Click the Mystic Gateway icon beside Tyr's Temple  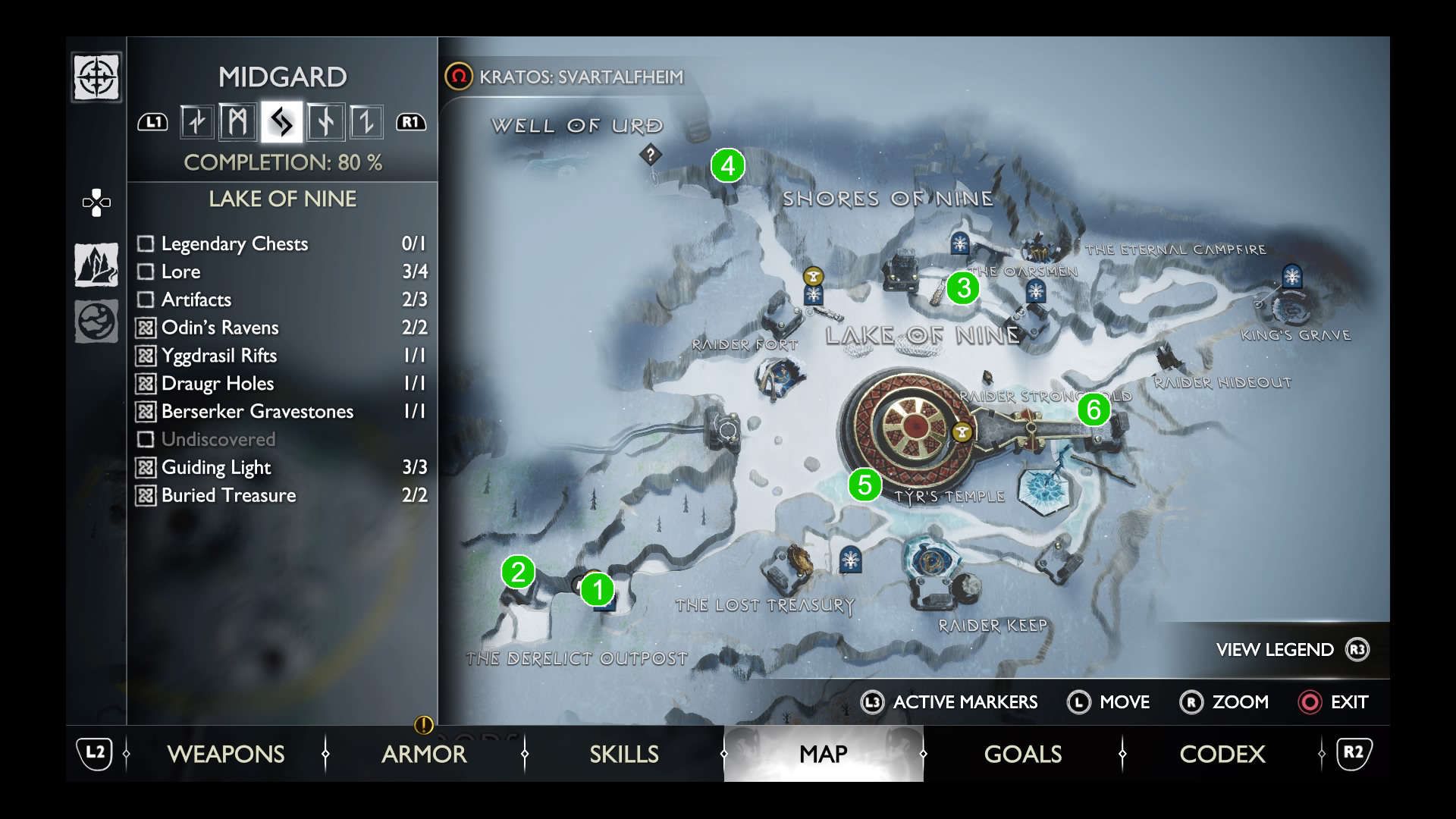(960, 433)
